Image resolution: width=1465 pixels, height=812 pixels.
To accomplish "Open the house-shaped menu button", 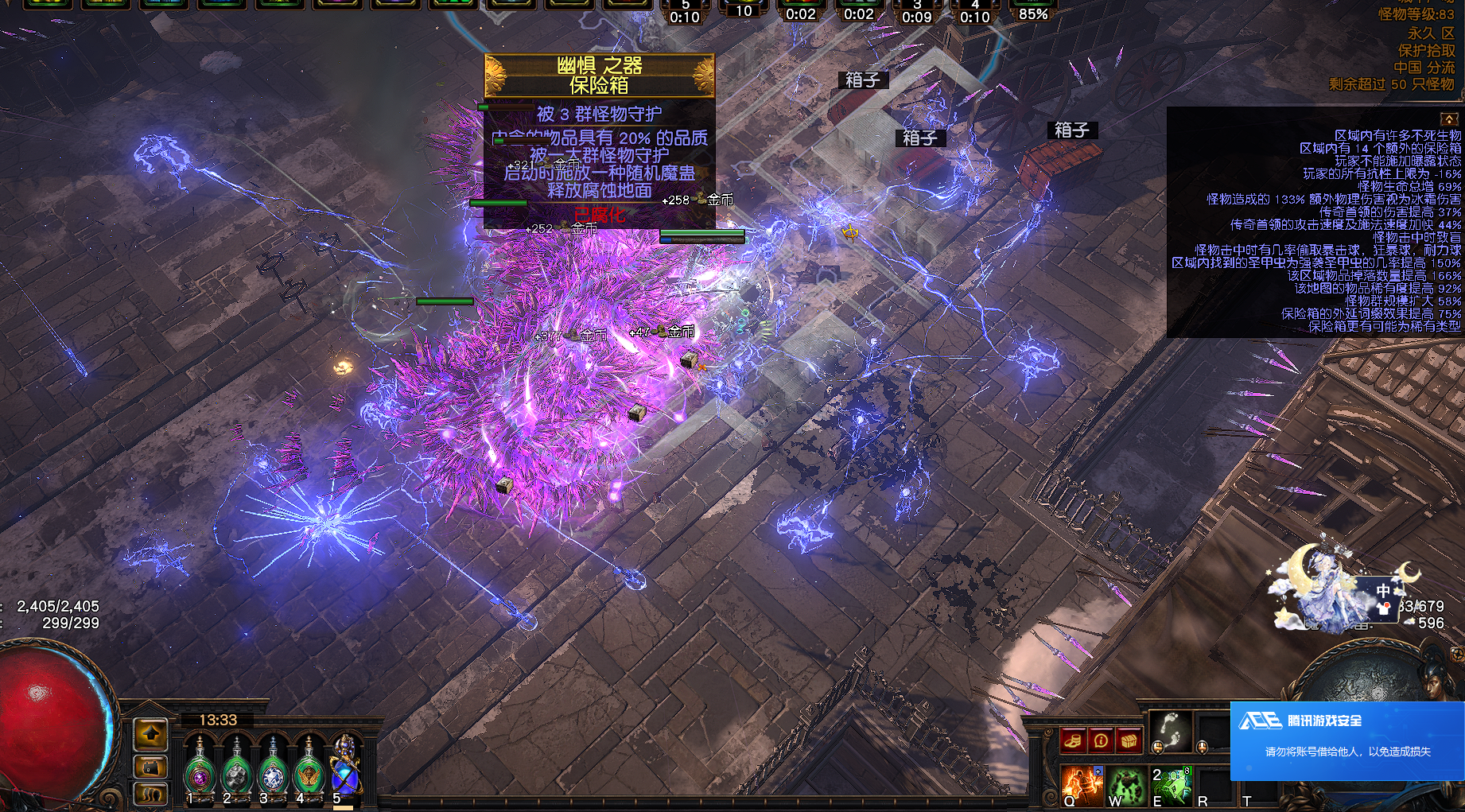I will [150, 767].
